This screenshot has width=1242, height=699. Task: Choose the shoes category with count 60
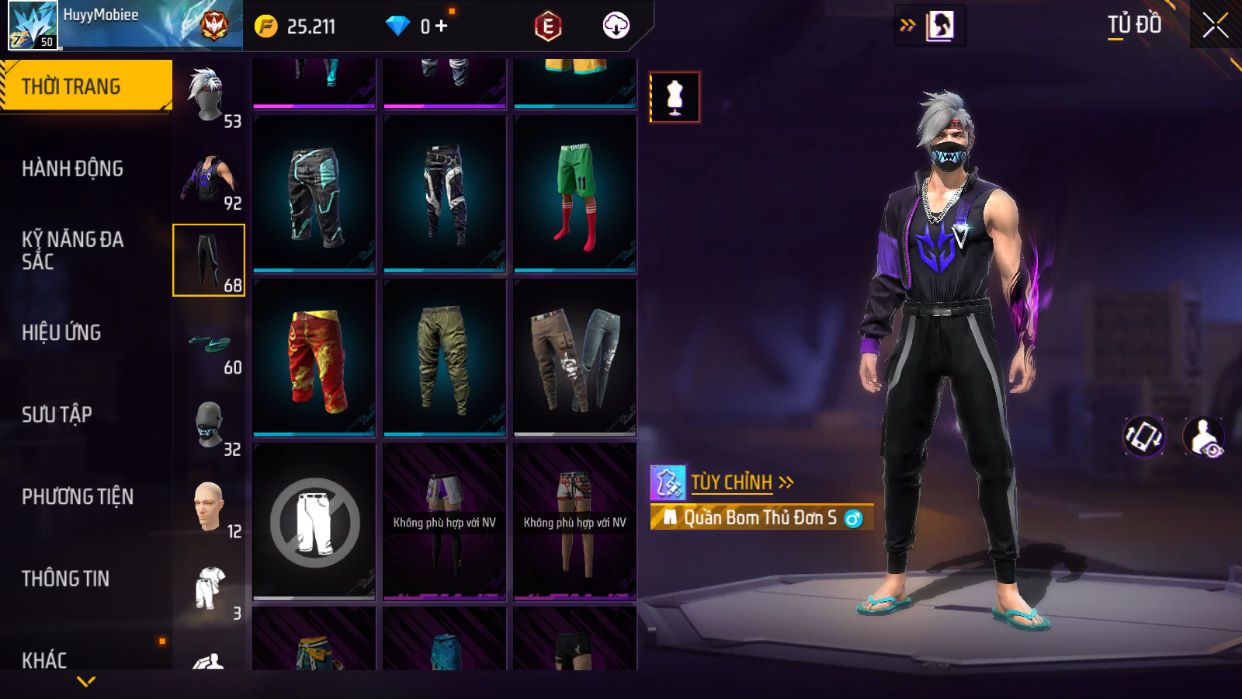208,345
